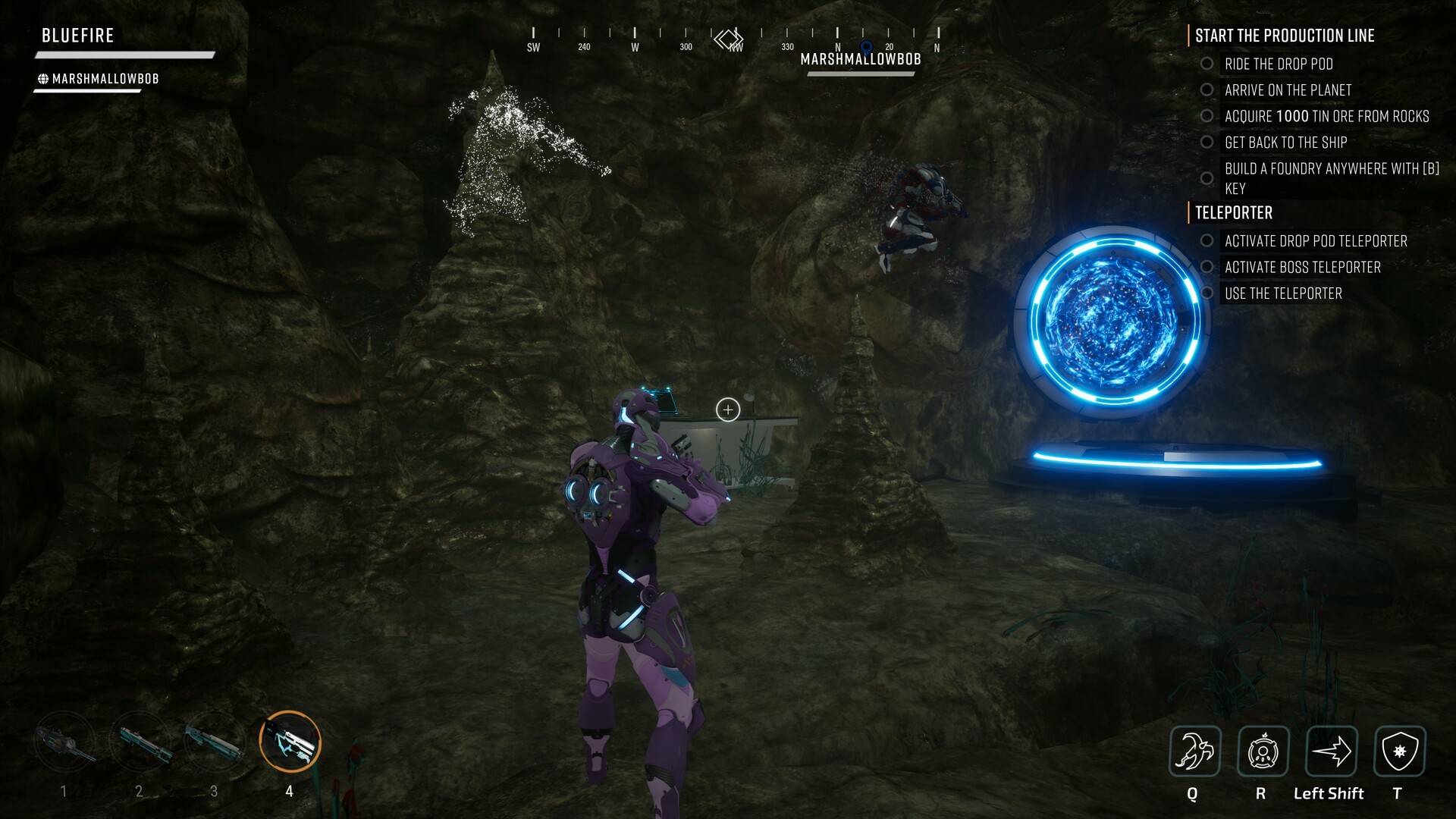Expand the Bluefire player status panel
The width and height of the screenshot is (1456, 819).
76,35
